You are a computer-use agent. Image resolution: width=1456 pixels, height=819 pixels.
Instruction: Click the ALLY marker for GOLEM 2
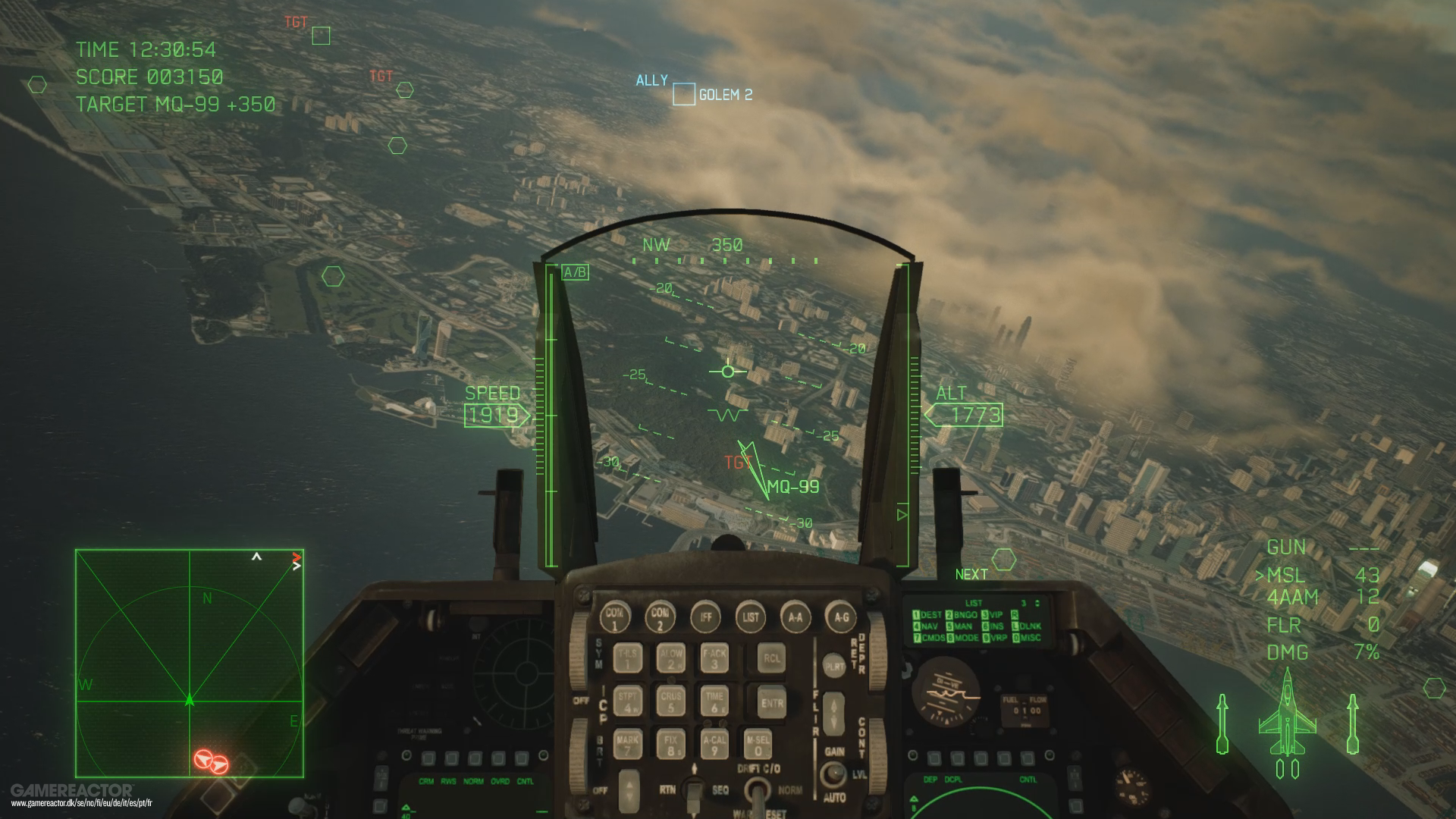pyautogui.click(x=682, y=96)
